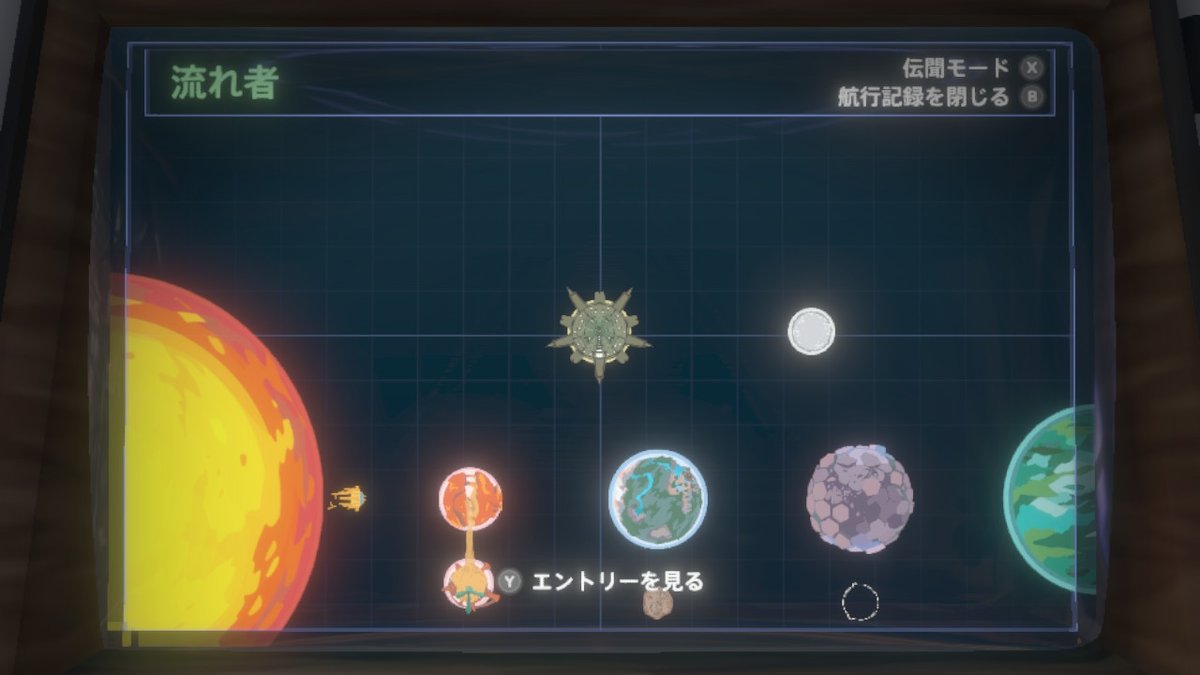Screen dimensions: 1200x675
Task: Choose the sandy Ash Twin planet
Action: pos(468,583)
